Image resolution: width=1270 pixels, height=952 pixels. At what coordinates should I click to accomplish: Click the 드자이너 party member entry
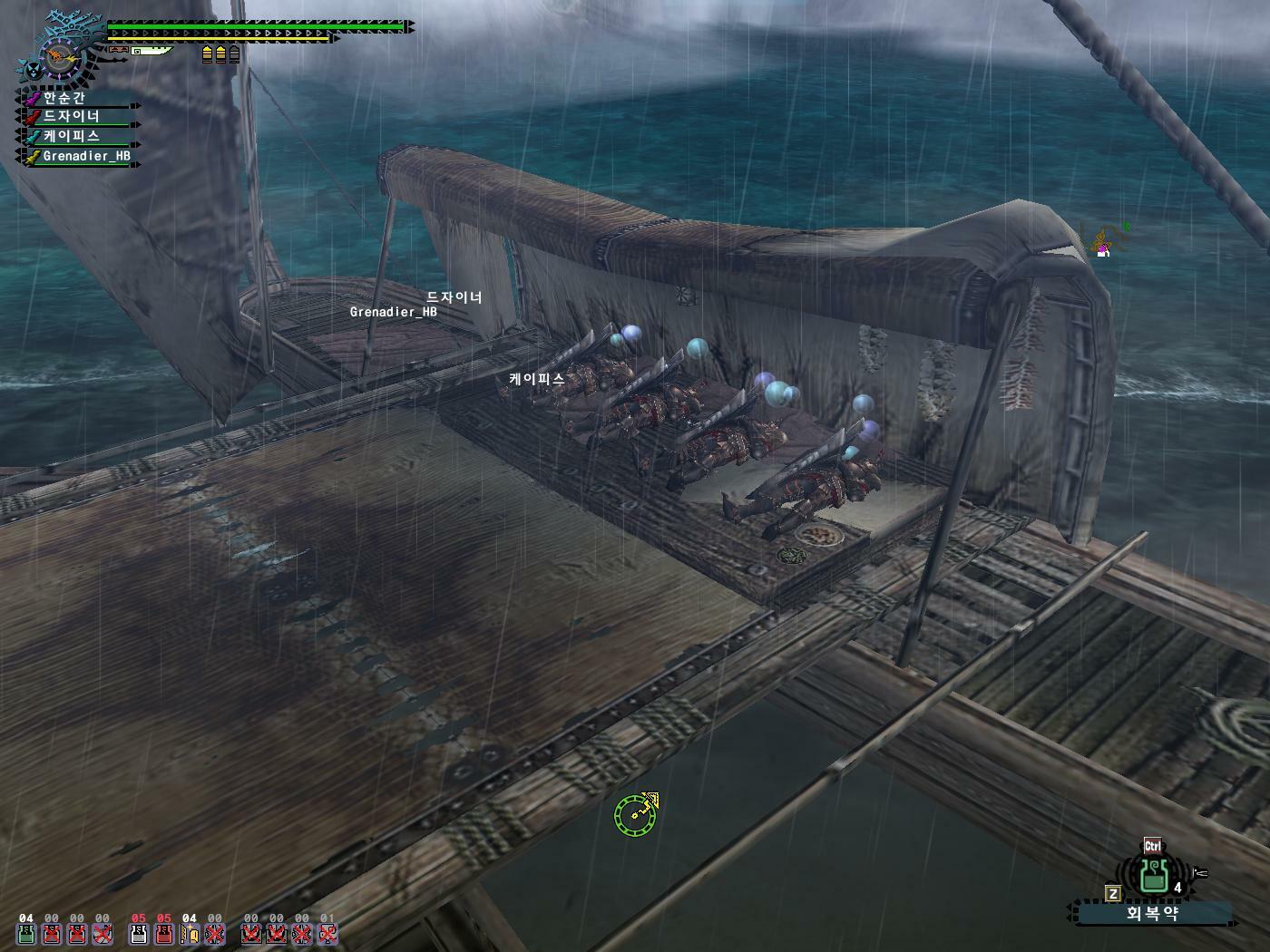77,117
